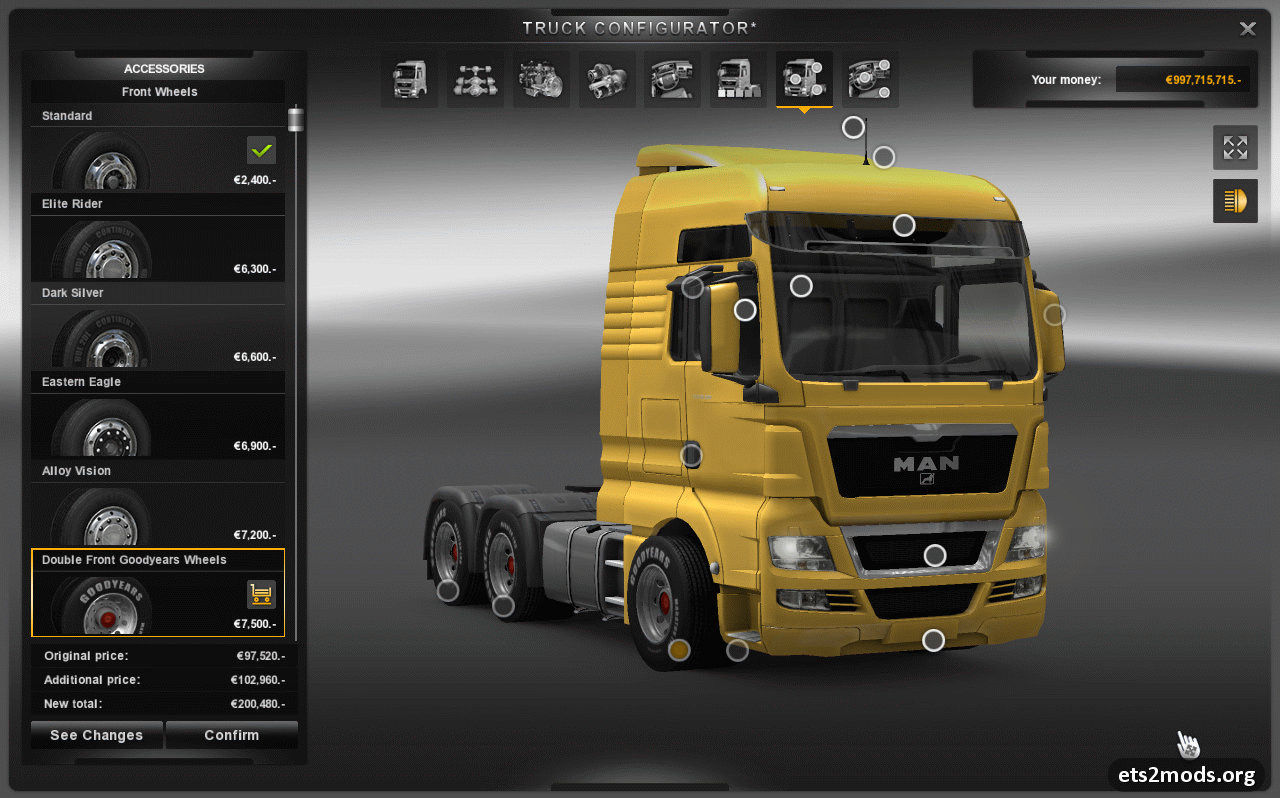The height and width of the screenshot is (798, 1280).
Task: Open the transmission tab
Action: 607,80
